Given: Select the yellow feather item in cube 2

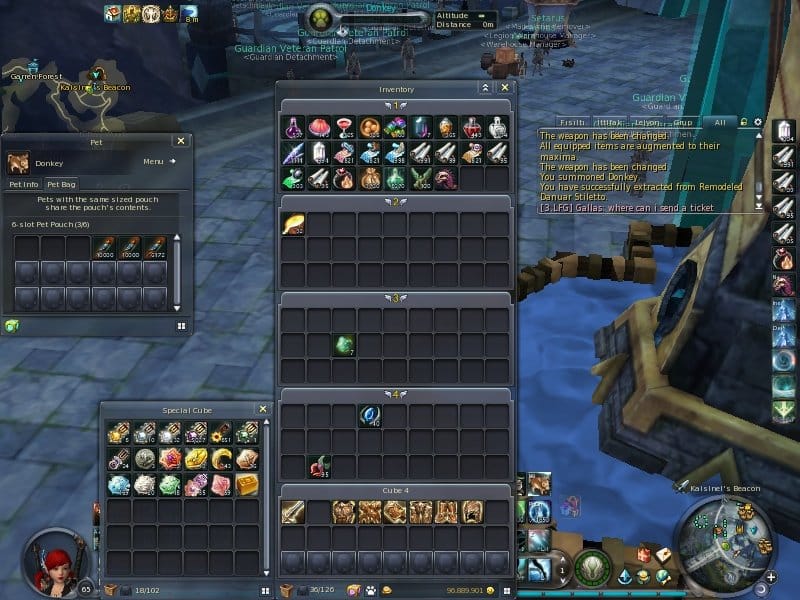Looking at the screenshot, I should [294, 224].
